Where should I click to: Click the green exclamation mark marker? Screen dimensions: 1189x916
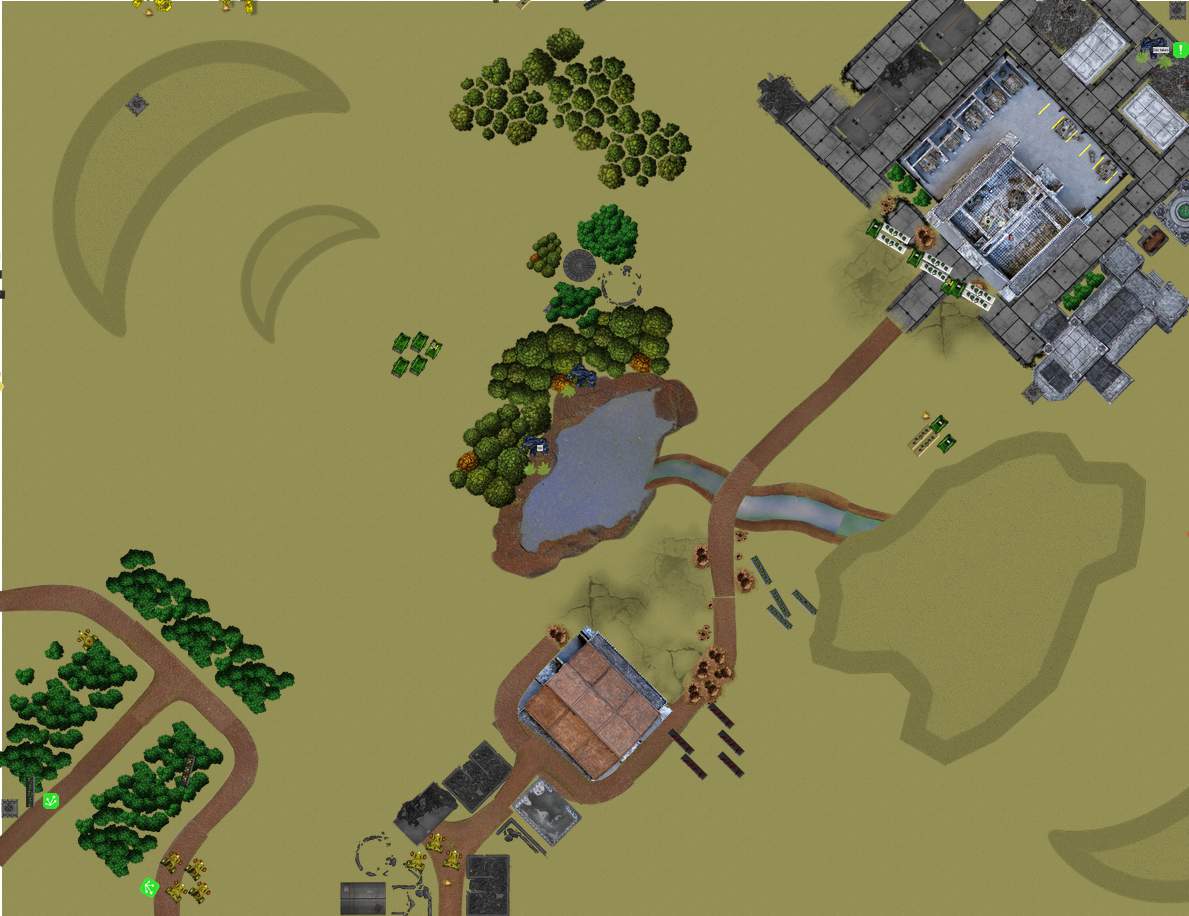[1180, 49]
